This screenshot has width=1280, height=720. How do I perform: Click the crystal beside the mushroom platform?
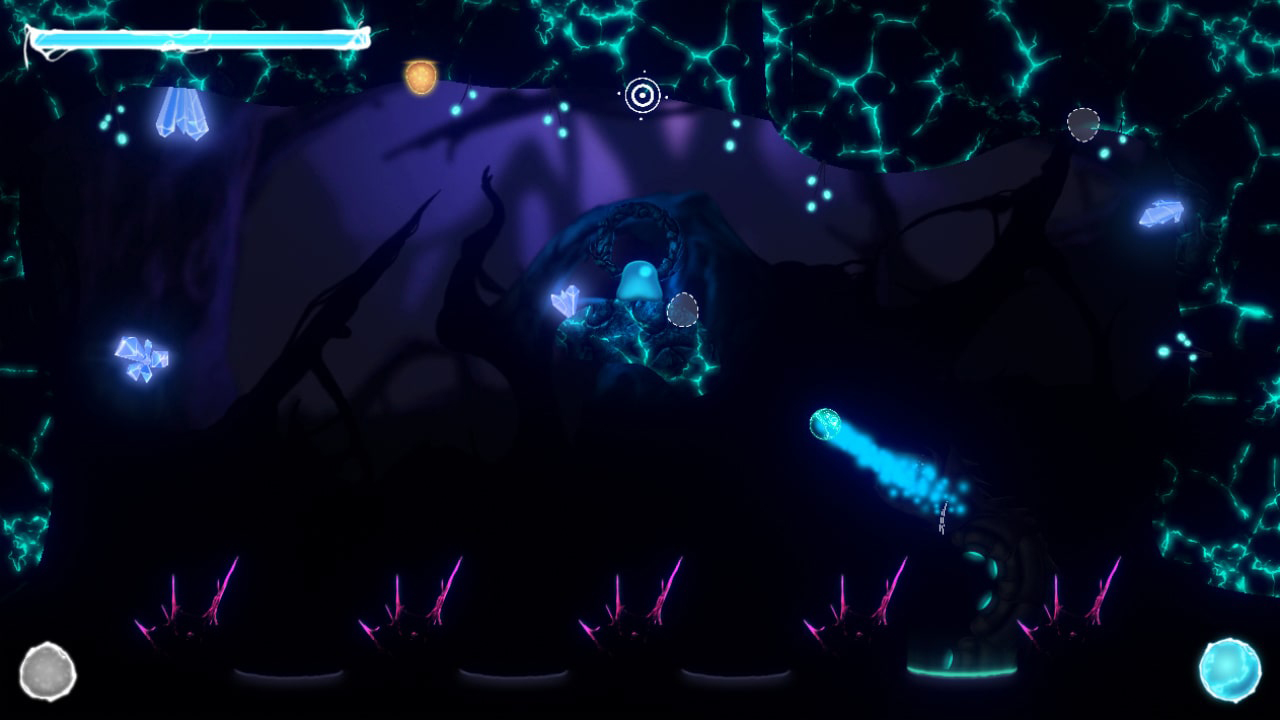coord(566,298)
